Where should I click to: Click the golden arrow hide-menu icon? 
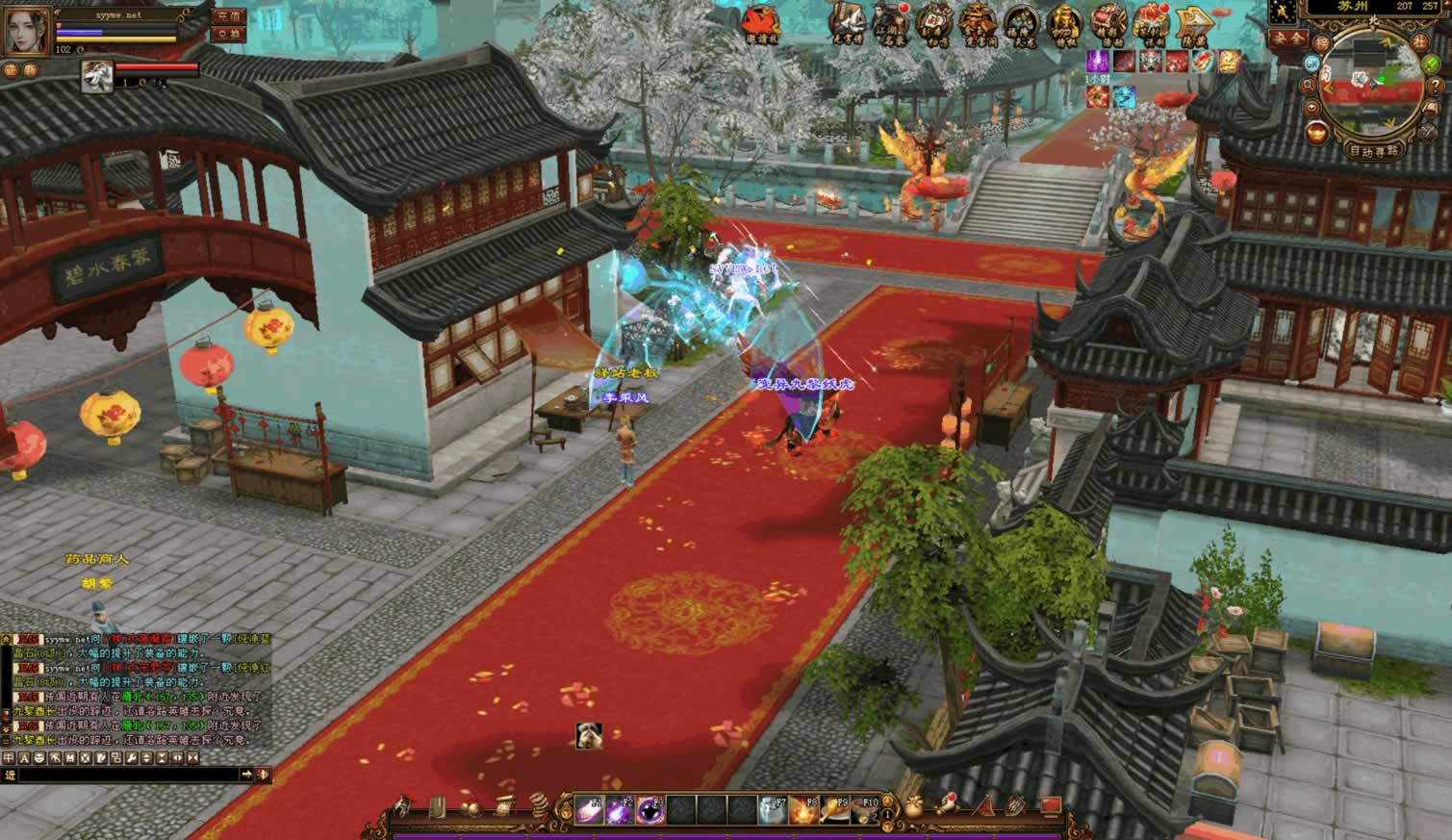1194,21
